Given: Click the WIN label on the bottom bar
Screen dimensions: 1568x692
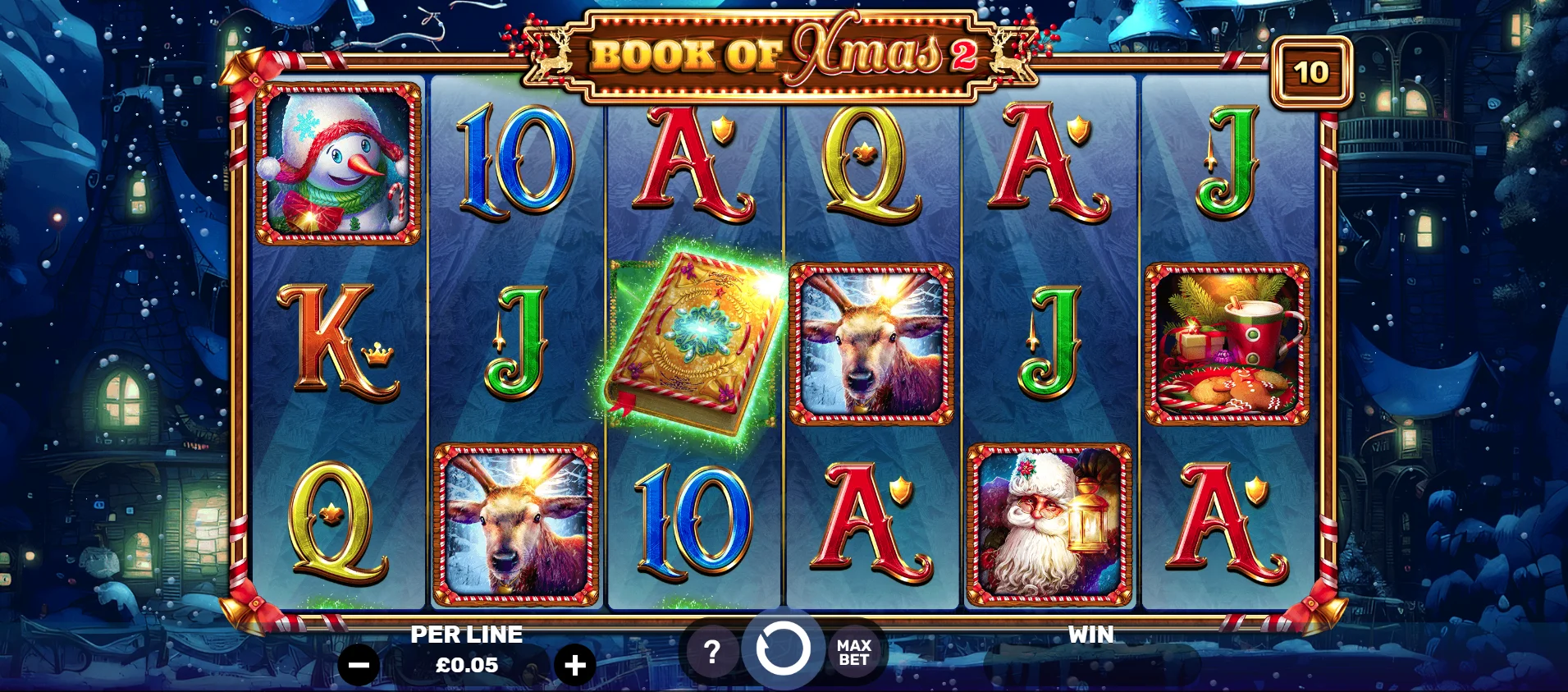Looking at the screenshot, I should point(1090,634).
